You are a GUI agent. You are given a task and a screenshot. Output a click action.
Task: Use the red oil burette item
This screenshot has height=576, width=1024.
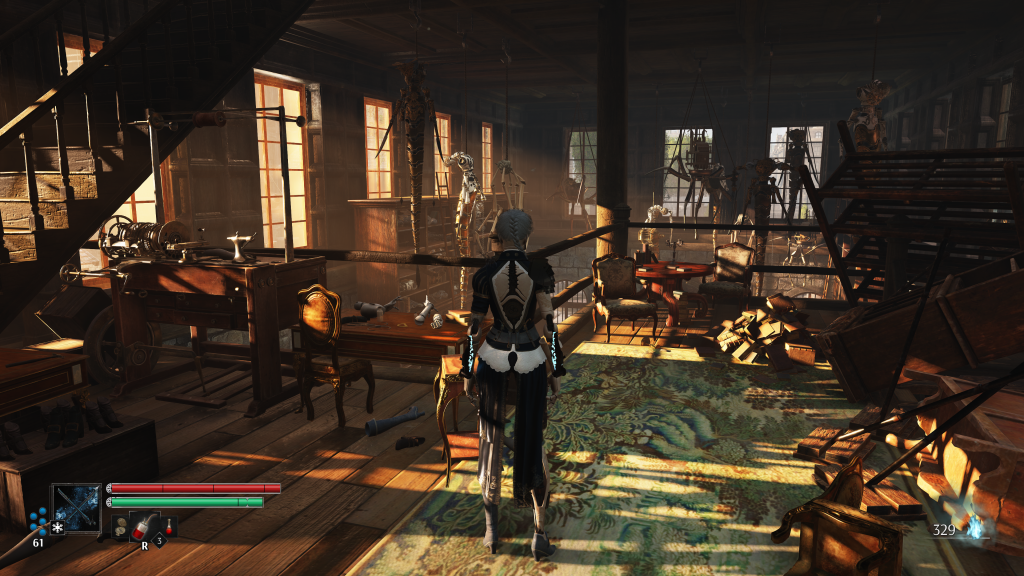144,526
